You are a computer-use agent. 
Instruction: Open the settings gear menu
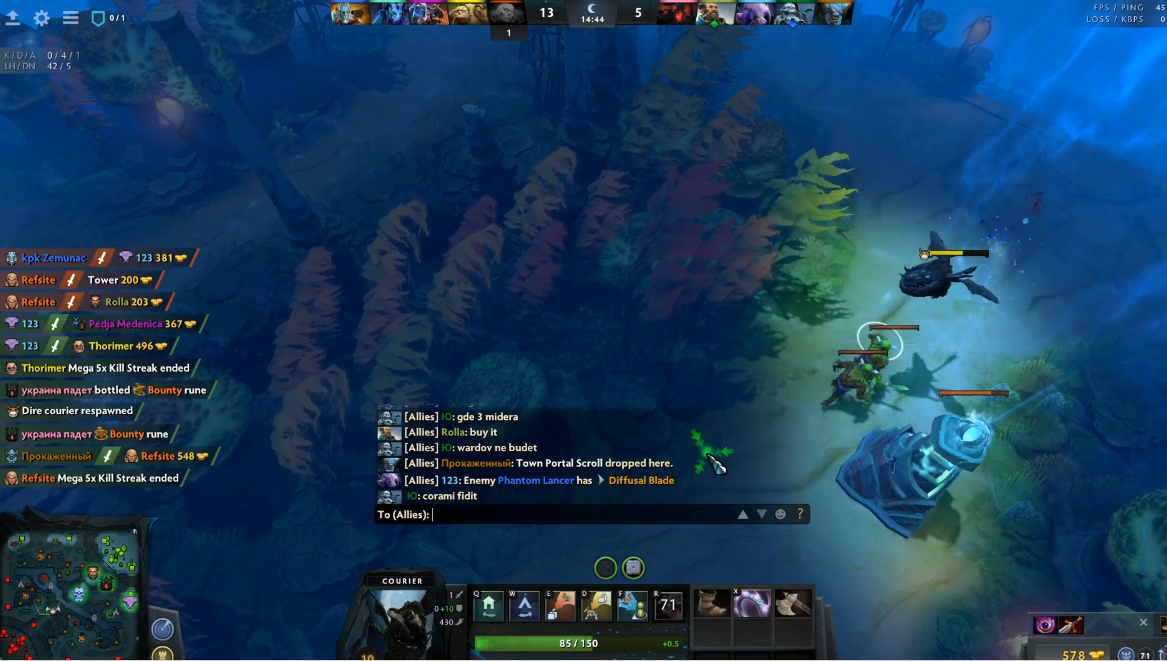[42, 18]
